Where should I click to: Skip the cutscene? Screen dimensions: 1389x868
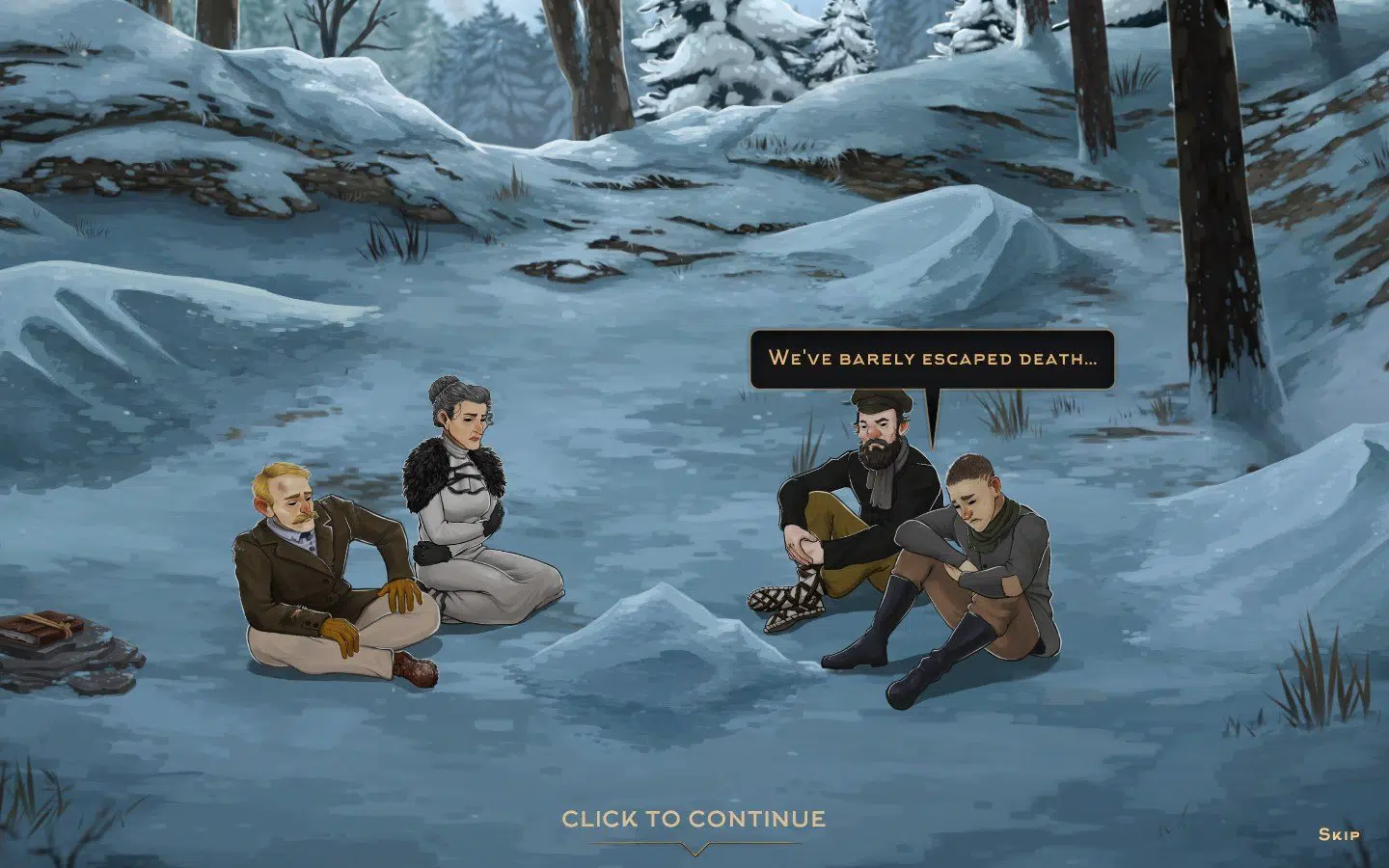pos(1339,834)
